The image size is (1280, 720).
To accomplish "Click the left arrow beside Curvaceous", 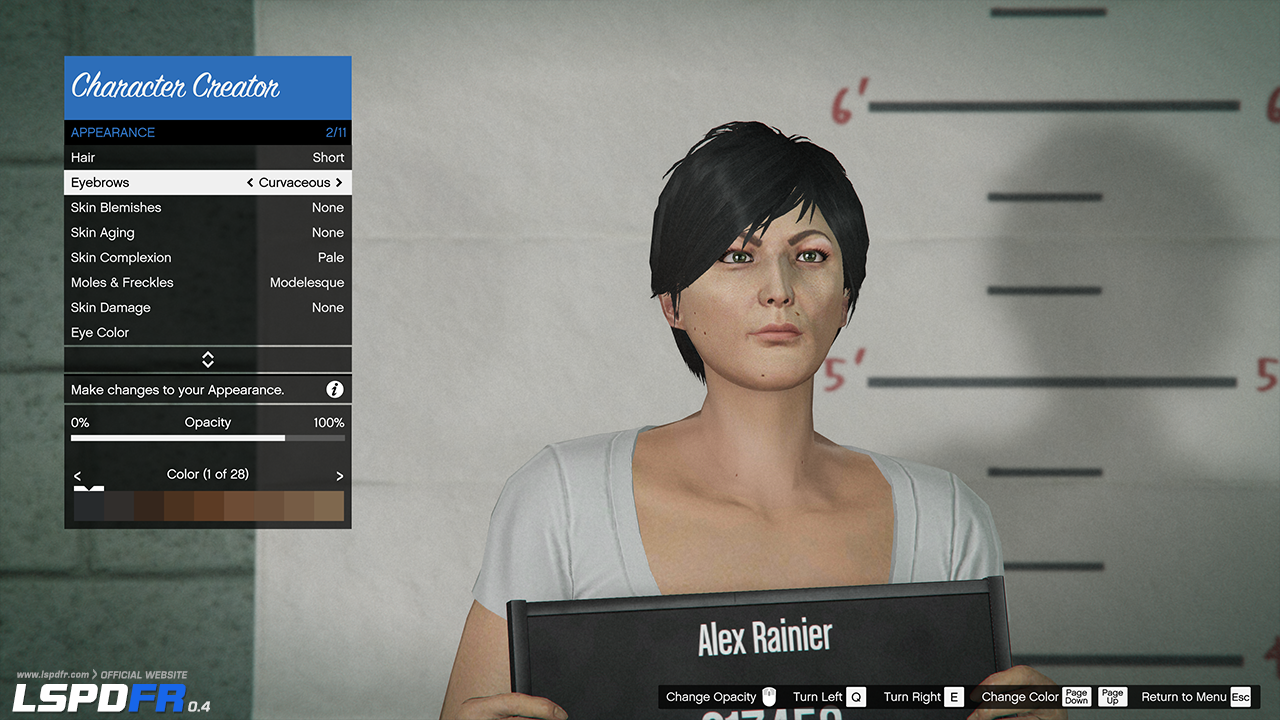I will pos(250,183).
